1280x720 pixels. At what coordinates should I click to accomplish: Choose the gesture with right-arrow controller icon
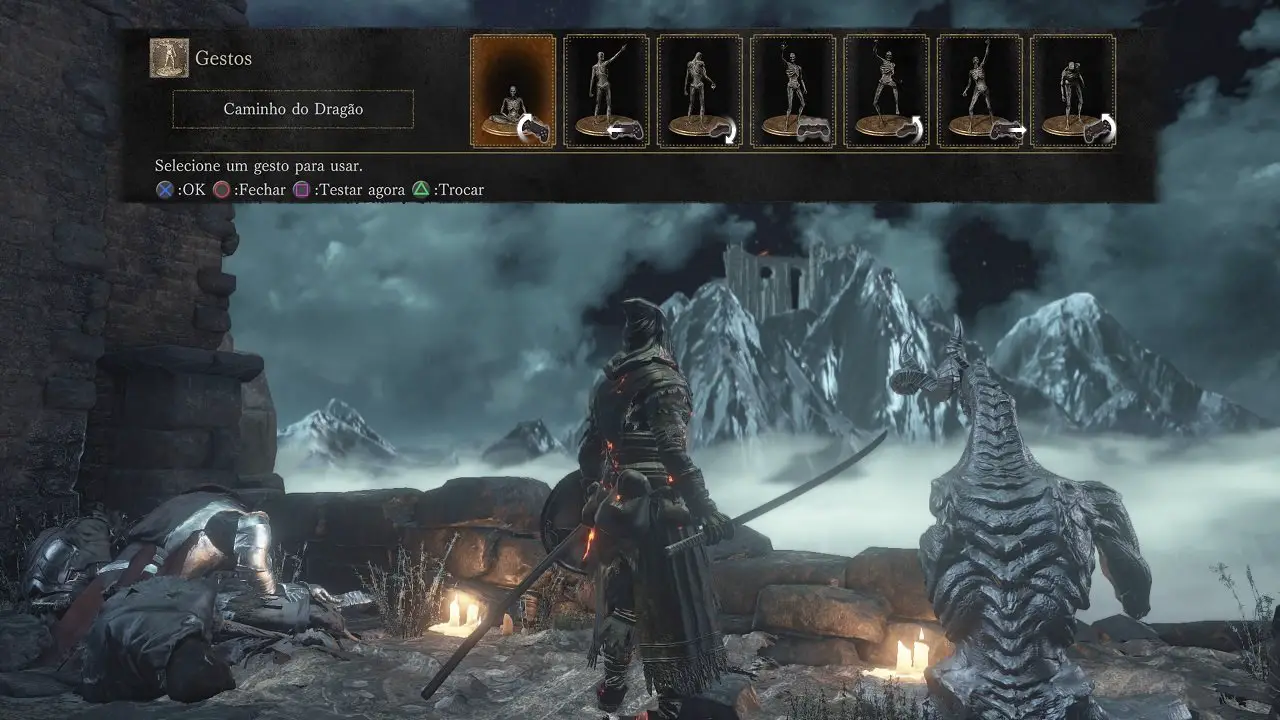point(980,91)
